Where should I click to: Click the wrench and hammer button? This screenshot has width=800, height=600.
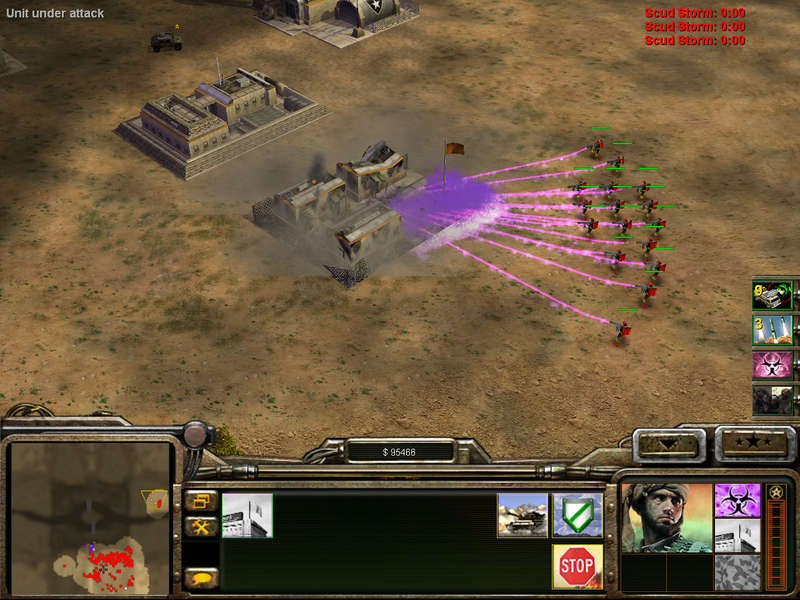[201, 527]
